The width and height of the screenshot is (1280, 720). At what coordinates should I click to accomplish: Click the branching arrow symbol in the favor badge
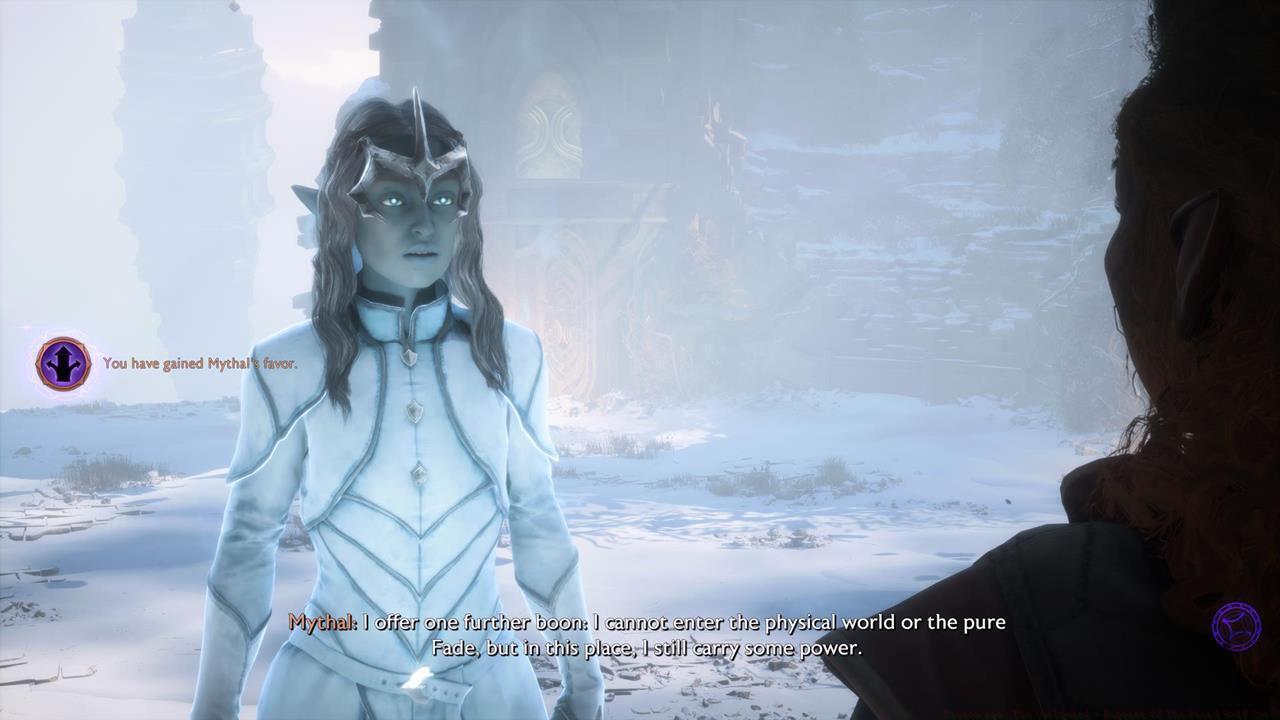coord(62,365)
